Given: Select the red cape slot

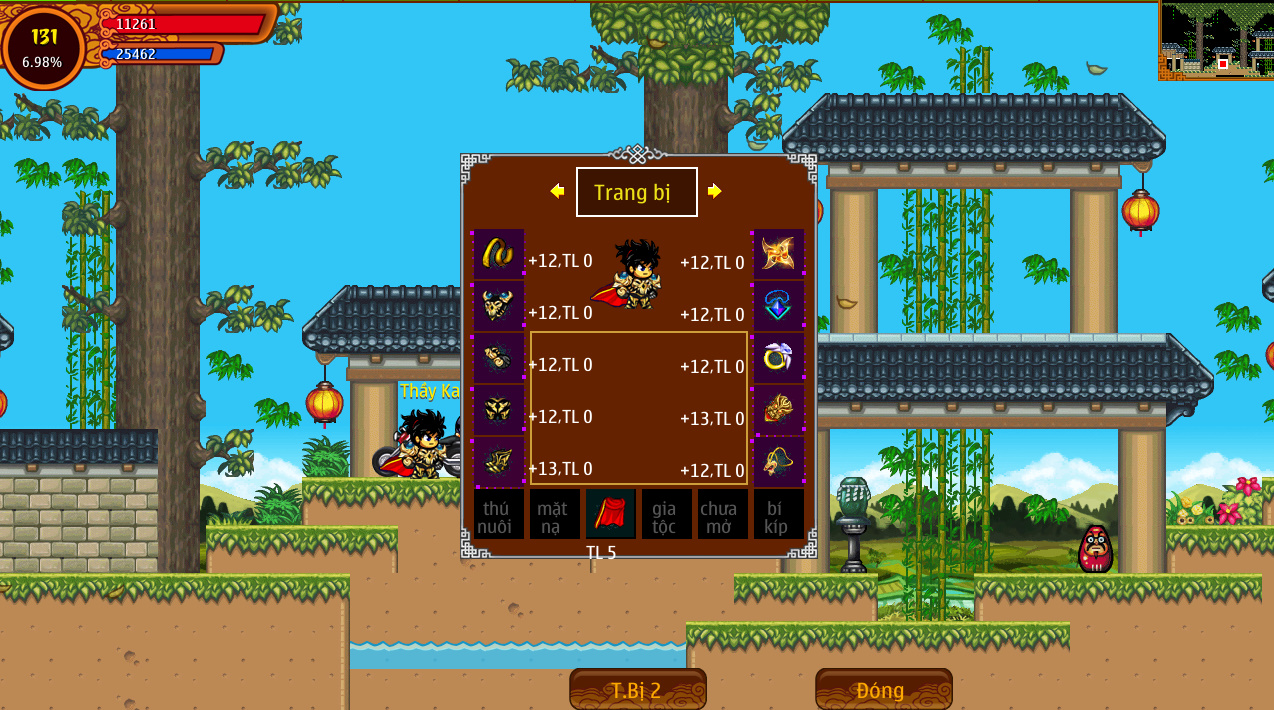Looking at the screenshot, I should 610,514.
